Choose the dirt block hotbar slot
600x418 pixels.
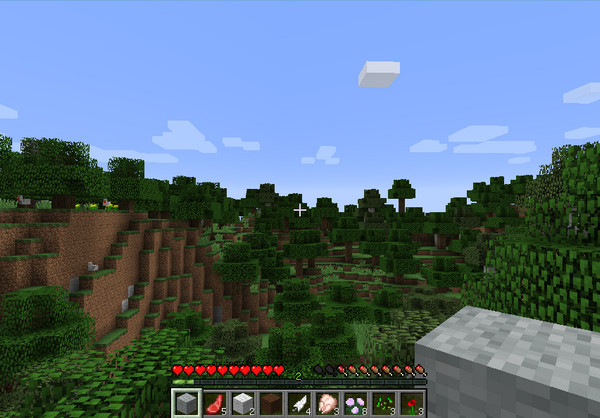(270, 404)
